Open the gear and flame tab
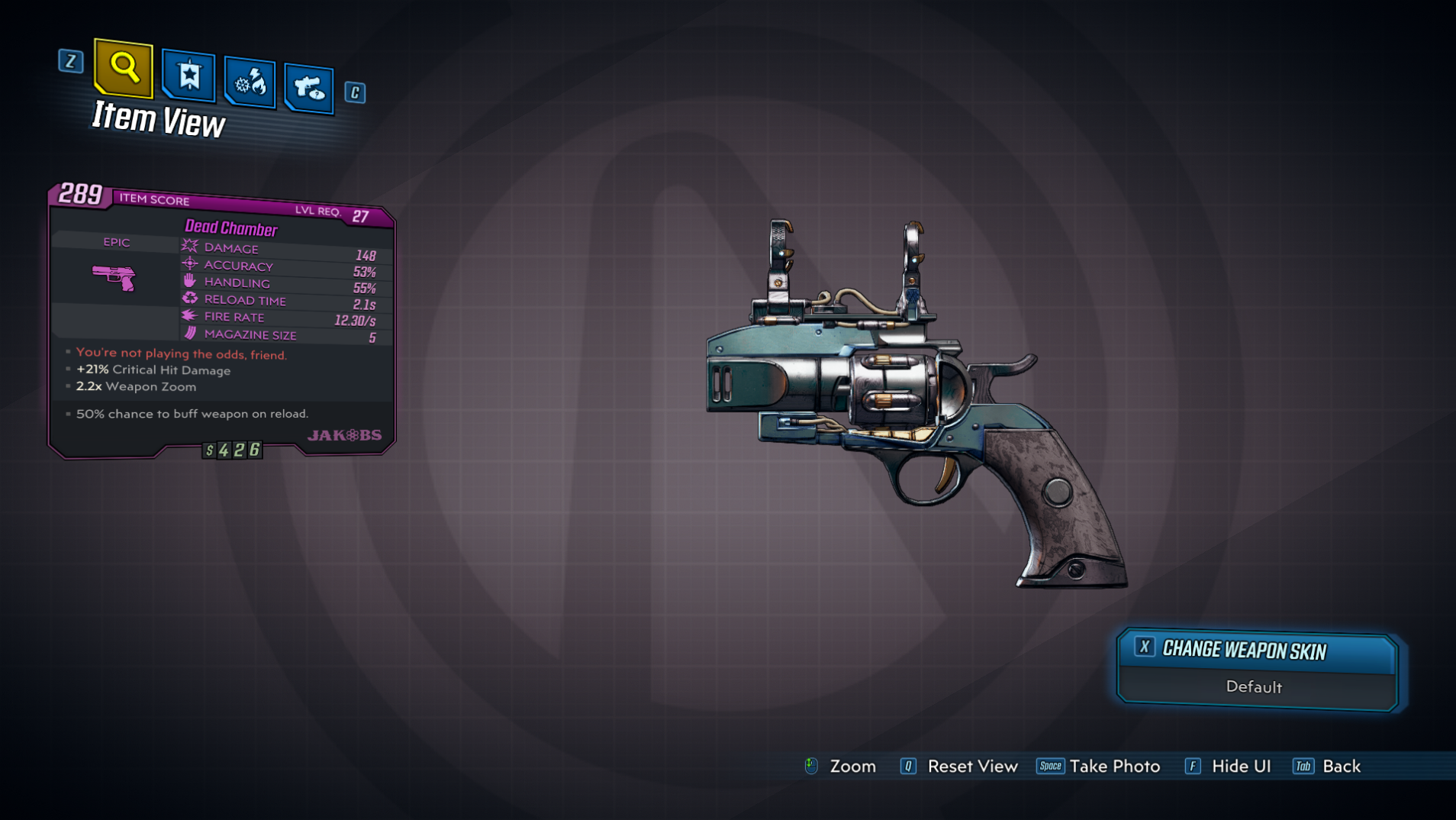The image size is (1456, 820). tap(250, 82)
